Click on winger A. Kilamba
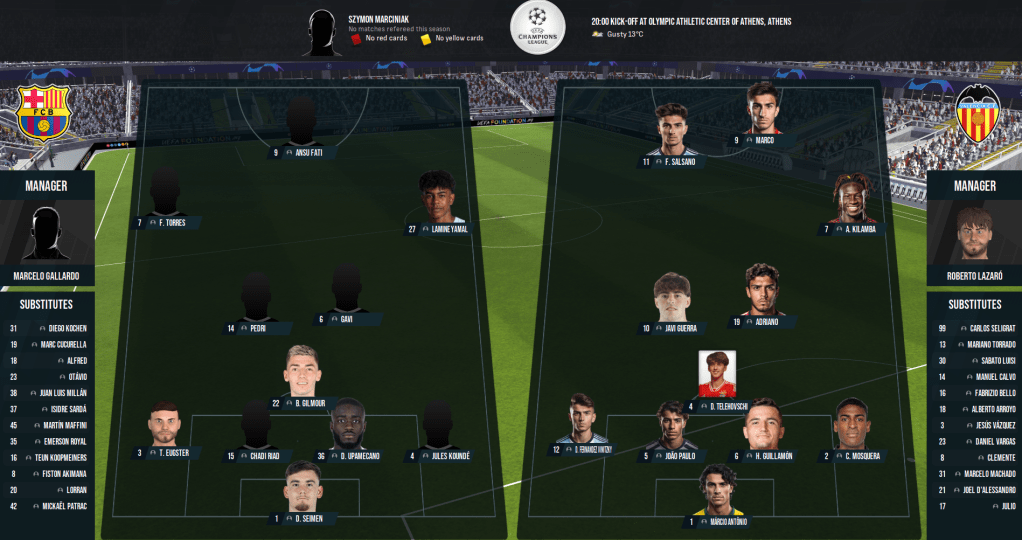The image size is (1022, 540). [852, 201]
